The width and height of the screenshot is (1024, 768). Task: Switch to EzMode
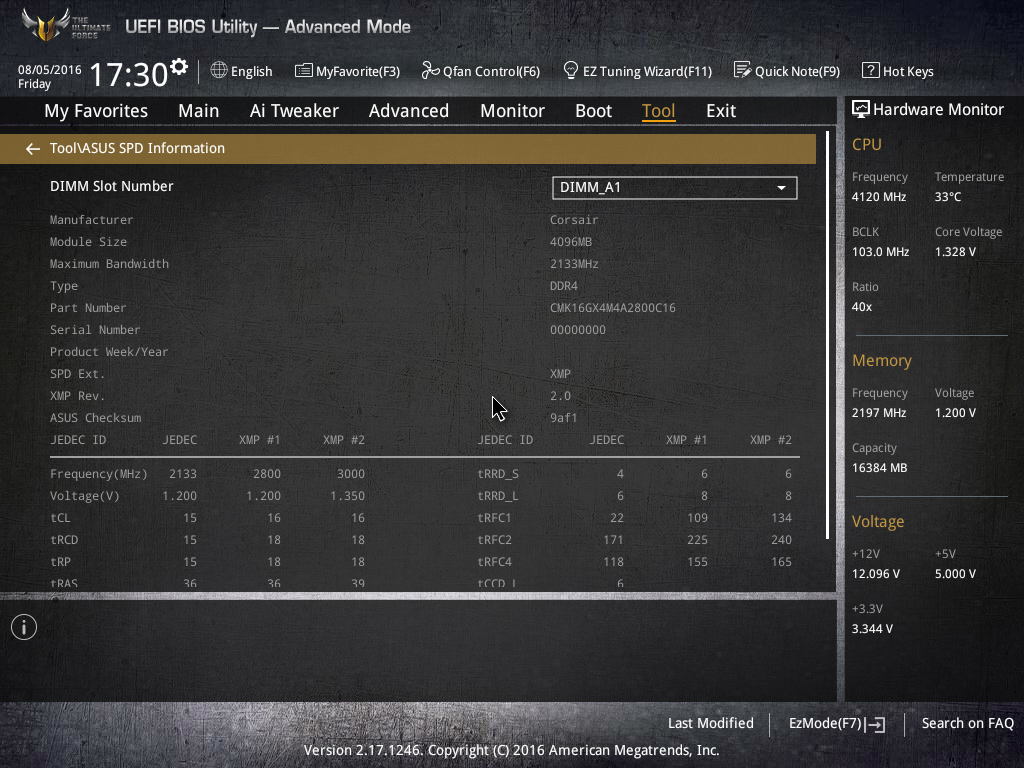point(836,723)
